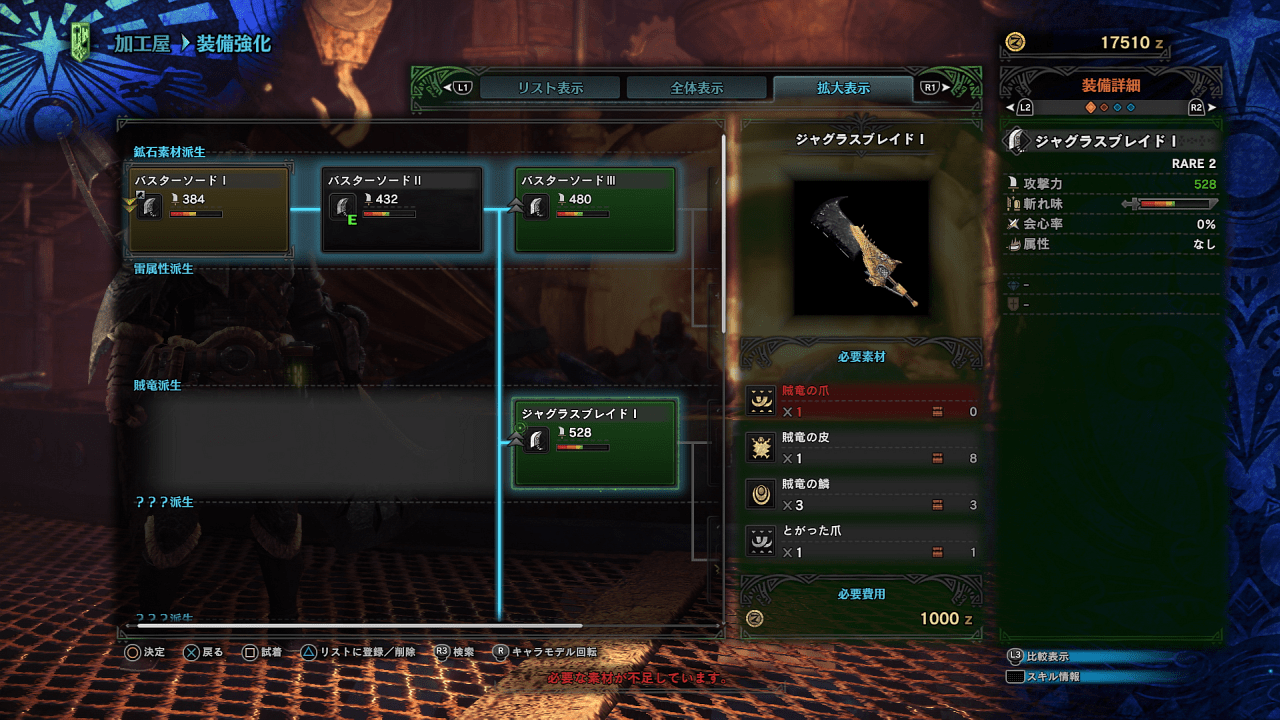Pick the バスターソード III weapon node
This screenshot has height=720, width=1280.
595,210
